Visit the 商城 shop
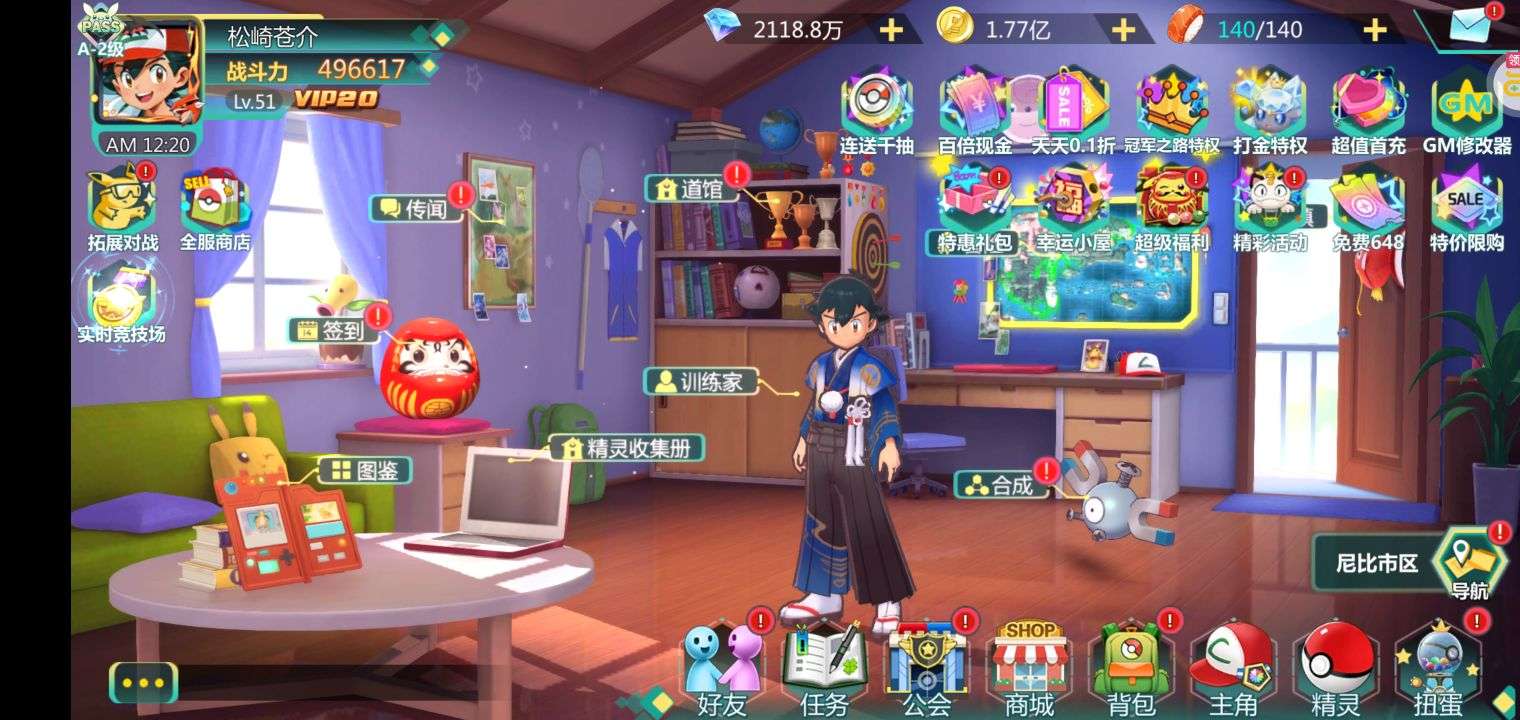Image resolution: width=1520 pixels, height=720 pixels. [x=1029, y=663]
